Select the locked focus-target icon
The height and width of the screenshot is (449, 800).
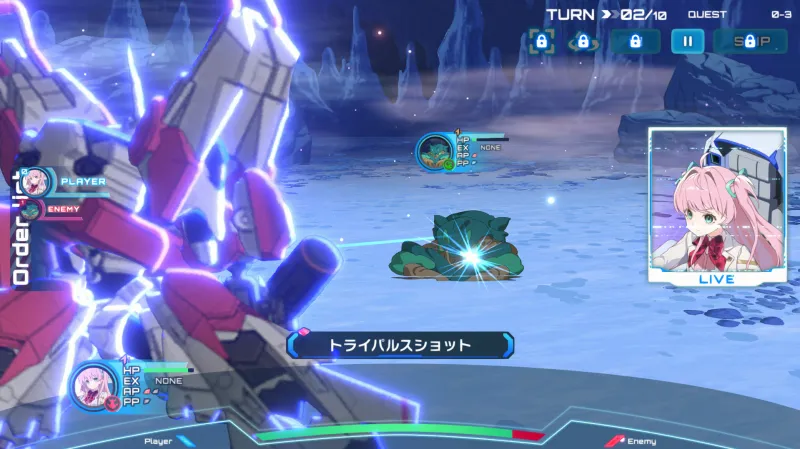click(541, 42)
